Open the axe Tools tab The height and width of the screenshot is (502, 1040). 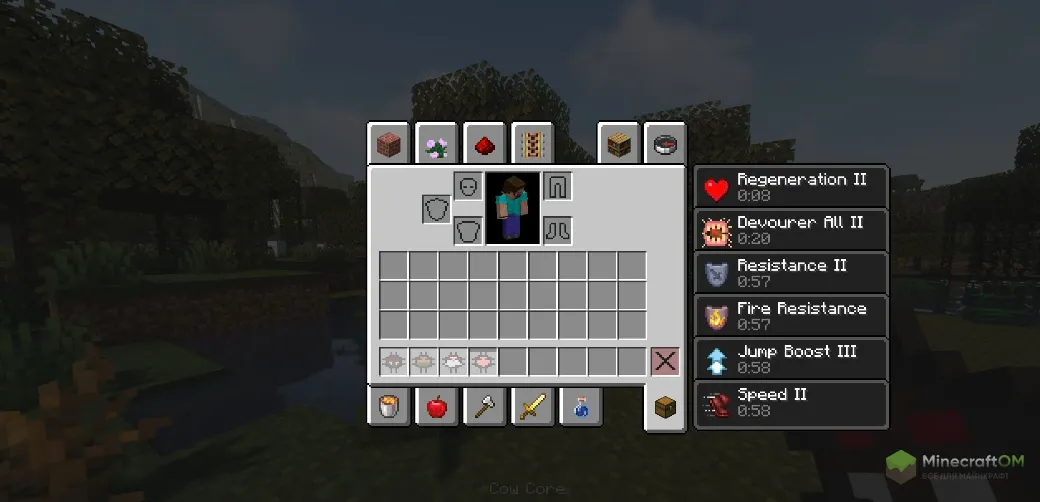[x=485, y=406]
